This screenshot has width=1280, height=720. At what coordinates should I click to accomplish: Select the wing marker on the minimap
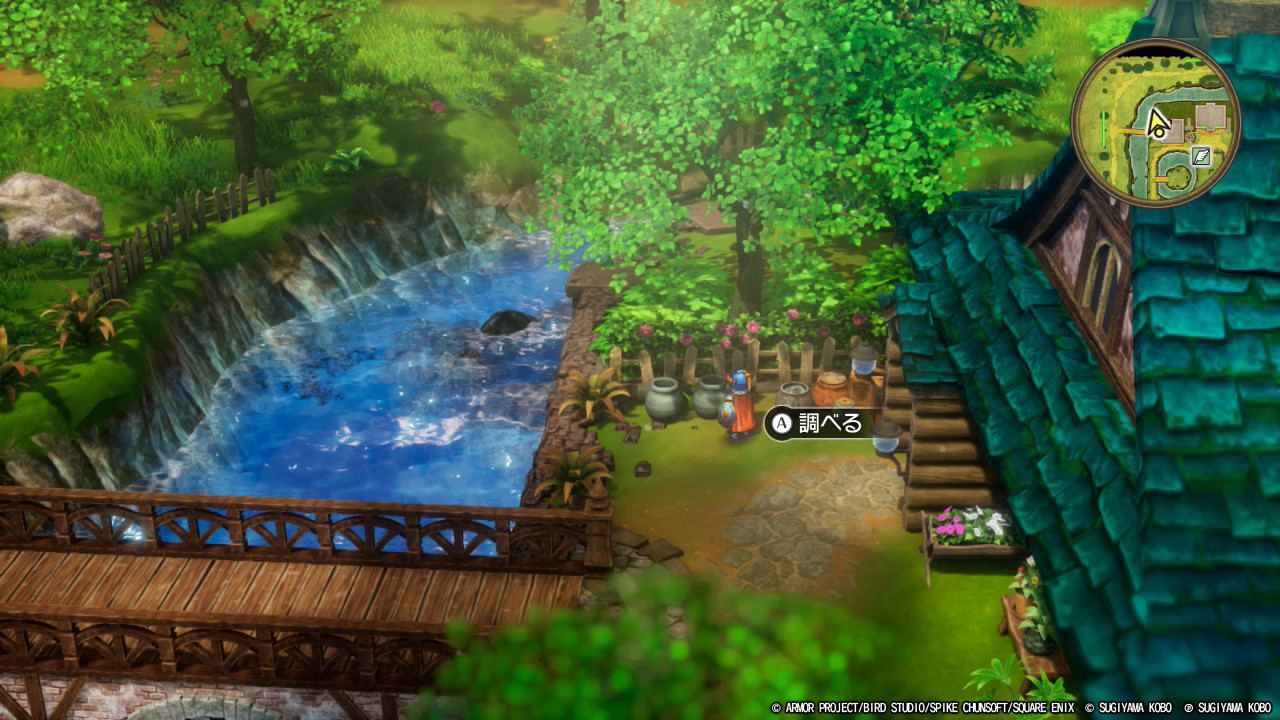[x=1201, y=156]
